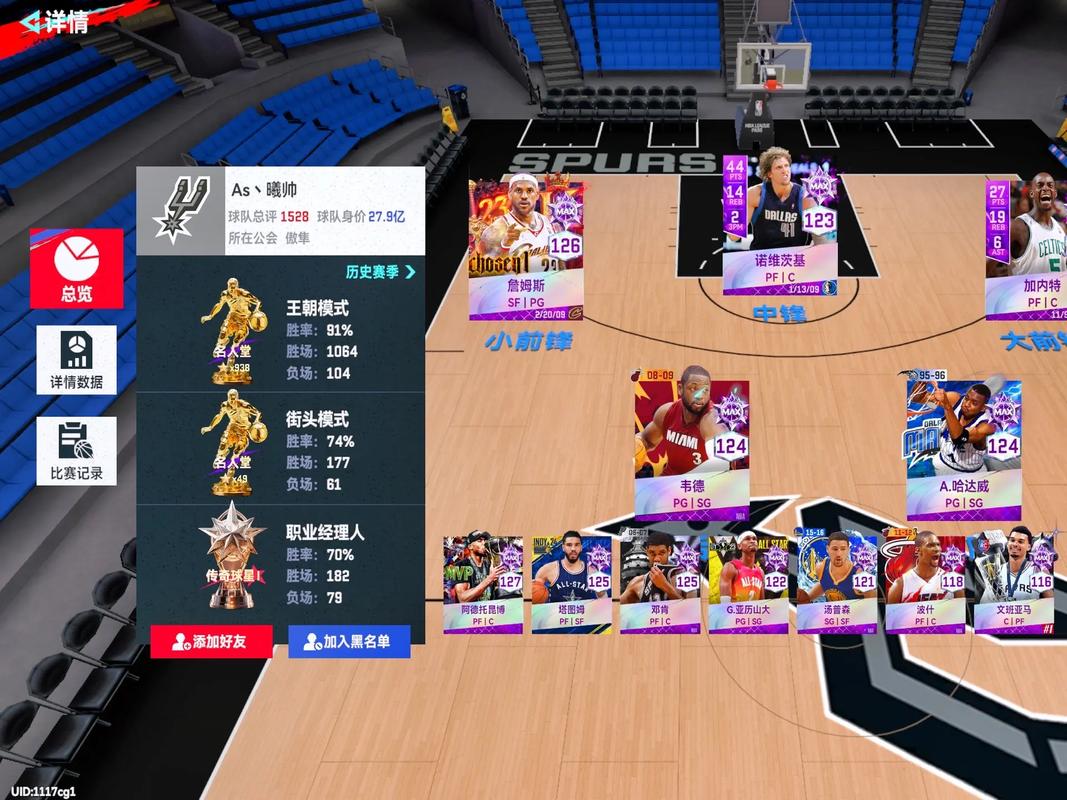The image size is (1067, 800).
Task: Pick the 阿德托昆博 bench card
Action: click(x=484, y=584)
